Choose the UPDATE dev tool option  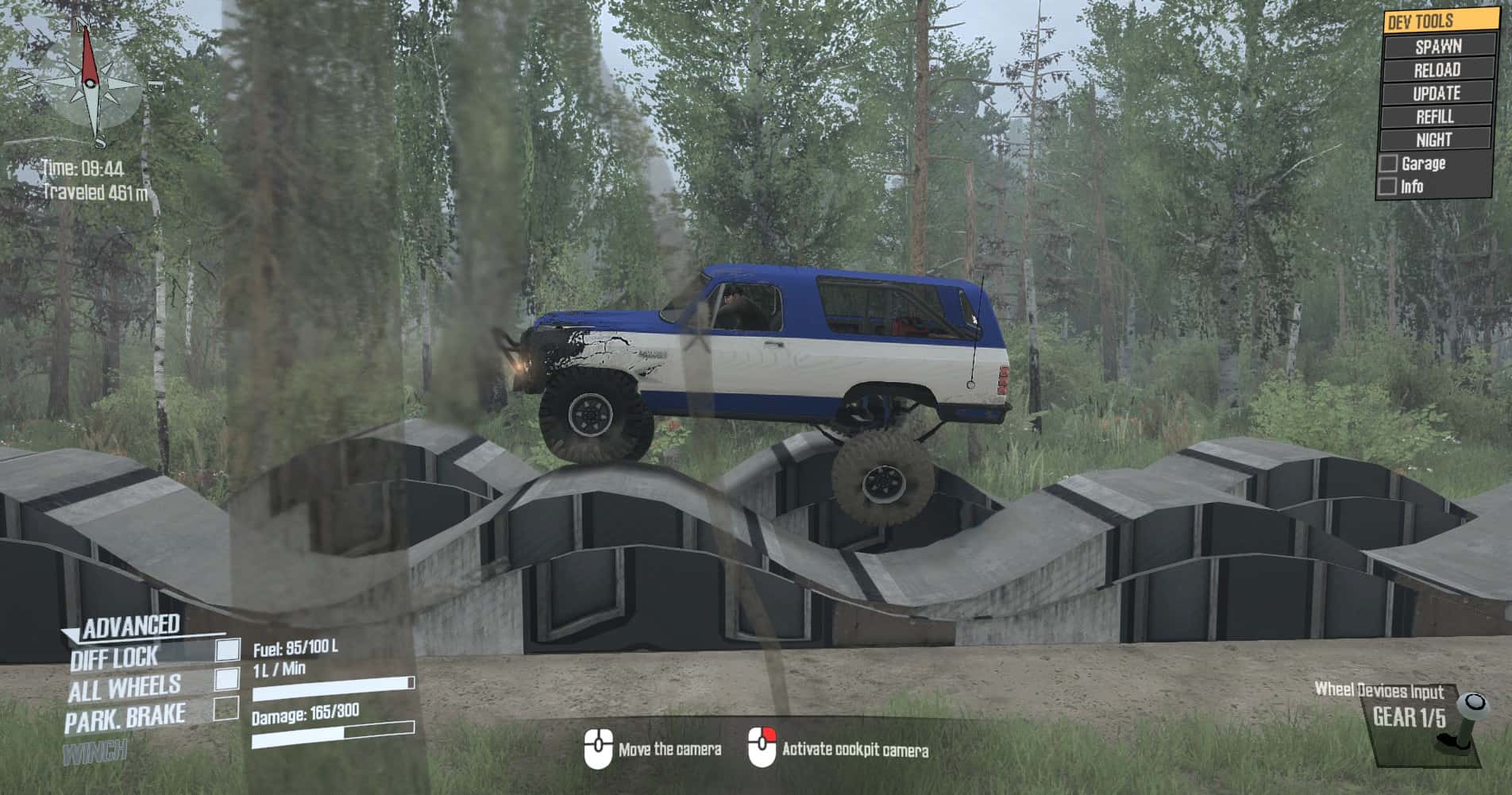[x=1437, y=93]
